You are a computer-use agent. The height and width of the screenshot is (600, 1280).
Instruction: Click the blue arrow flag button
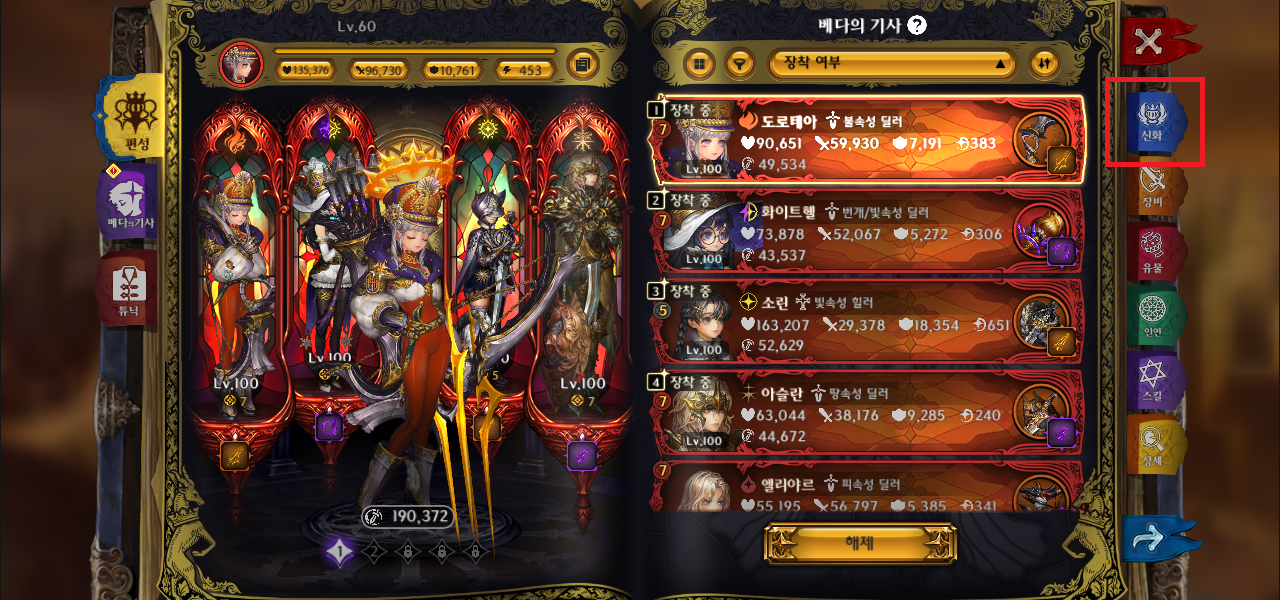pos(1156,540)
